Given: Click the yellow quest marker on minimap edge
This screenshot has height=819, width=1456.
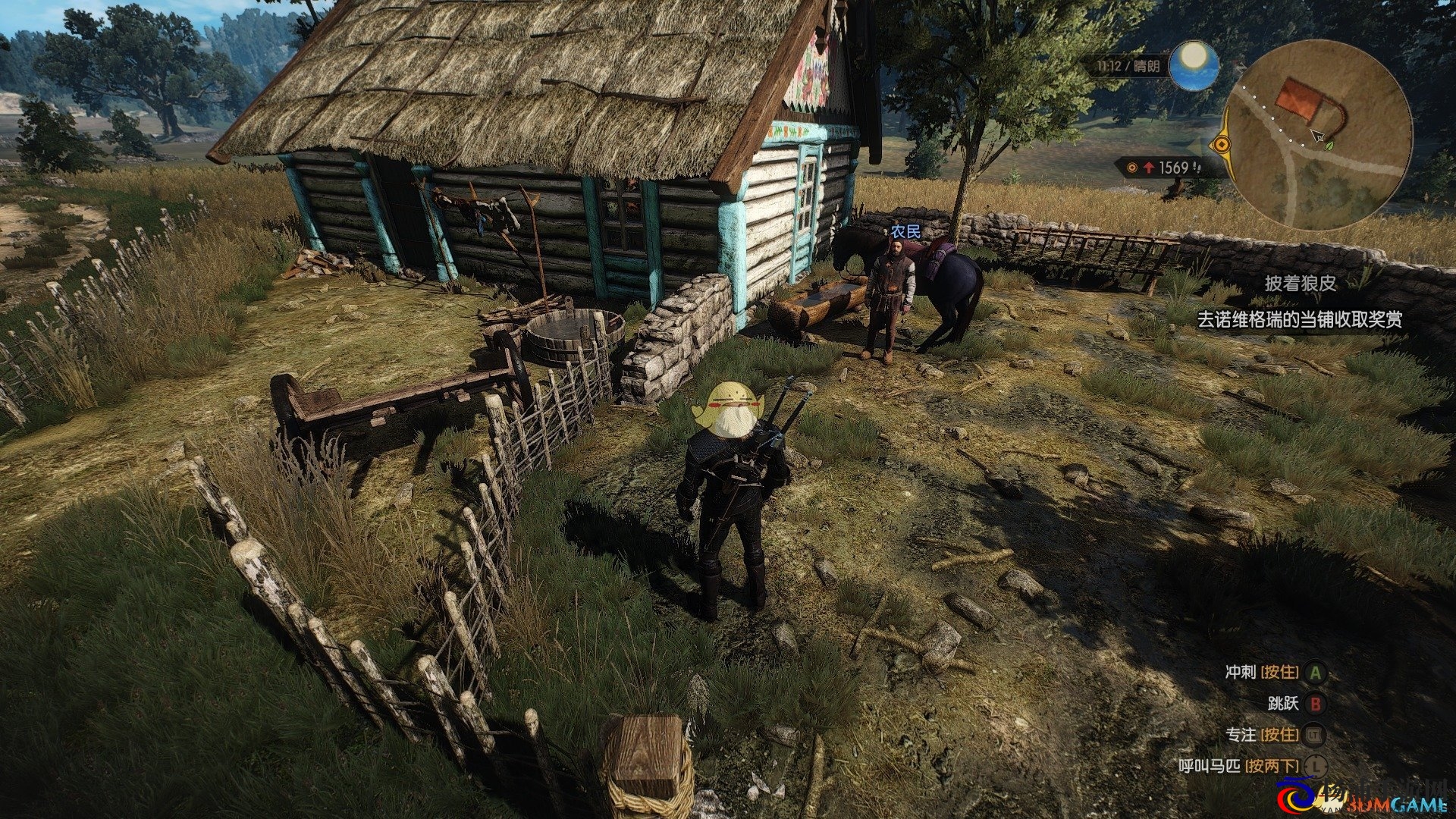Looking at the screenshot, I should [x=1221, y=144].
